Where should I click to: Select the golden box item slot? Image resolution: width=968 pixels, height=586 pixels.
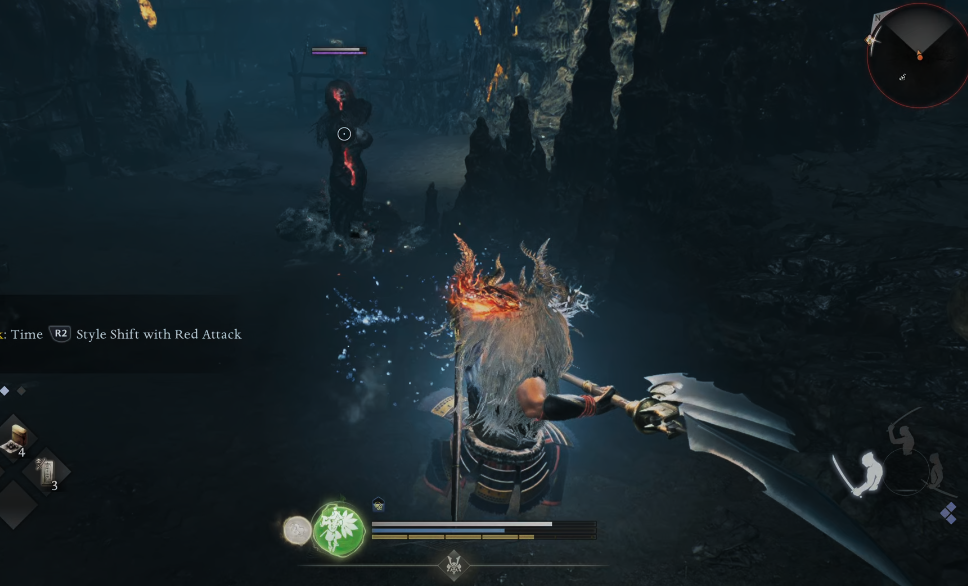coord(17,436)
